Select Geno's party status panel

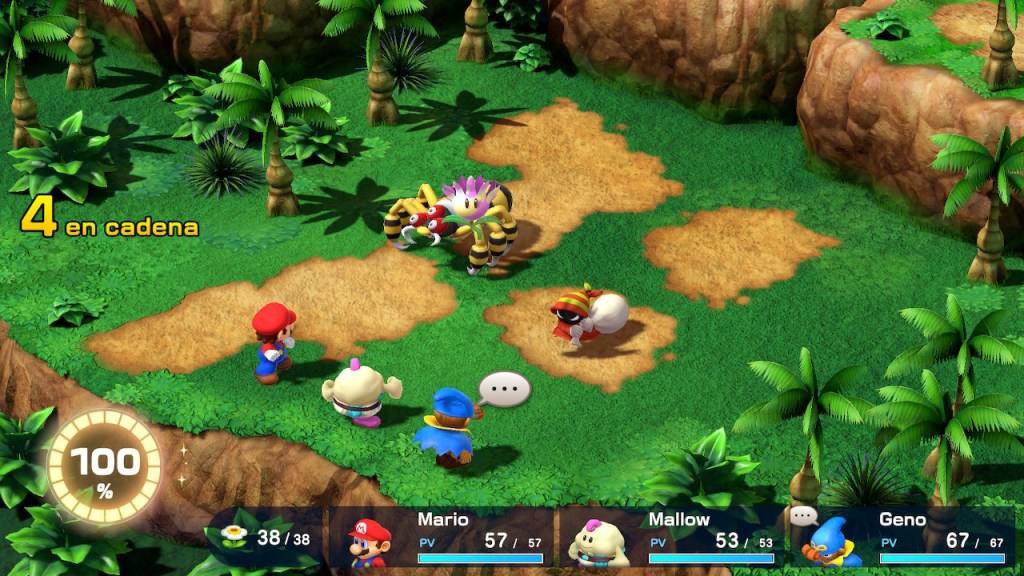903,540
